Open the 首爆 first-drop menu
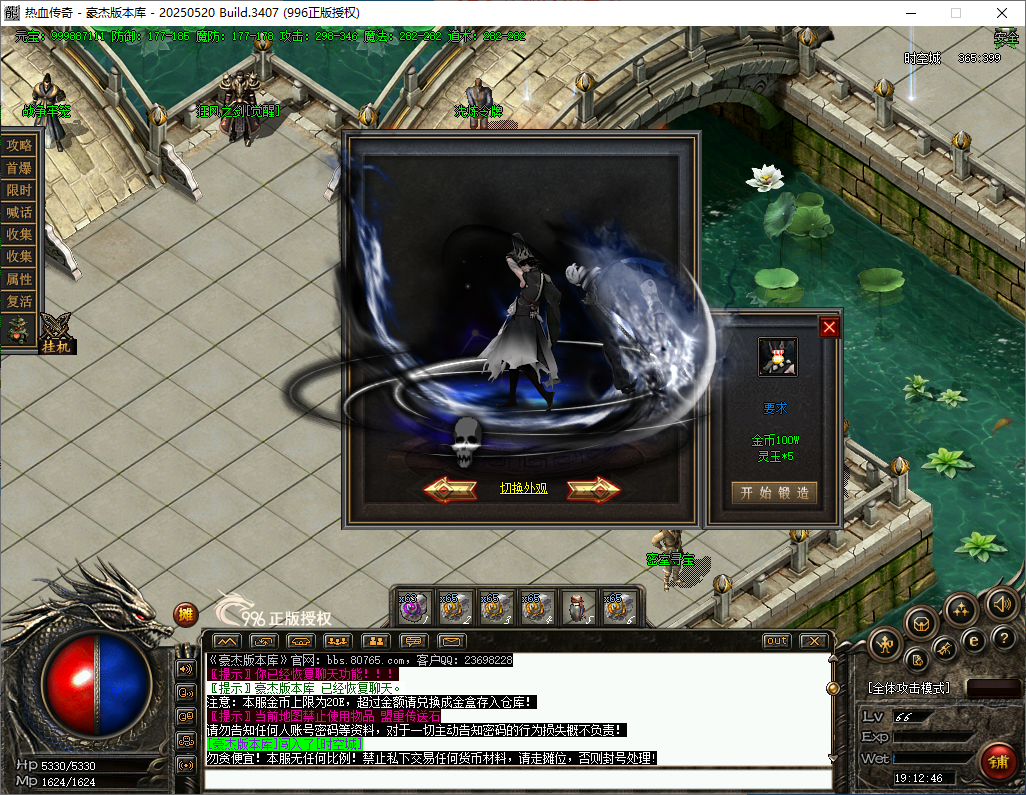The image size is (1026, 795). point(19,168)
